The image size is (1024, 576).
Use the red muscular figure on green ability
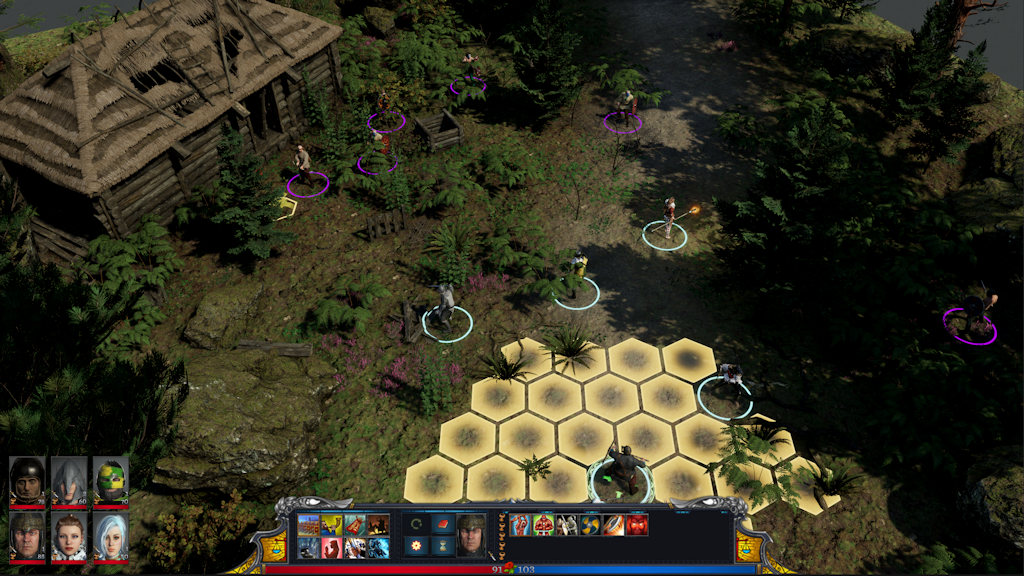click(x=544, y=525)
